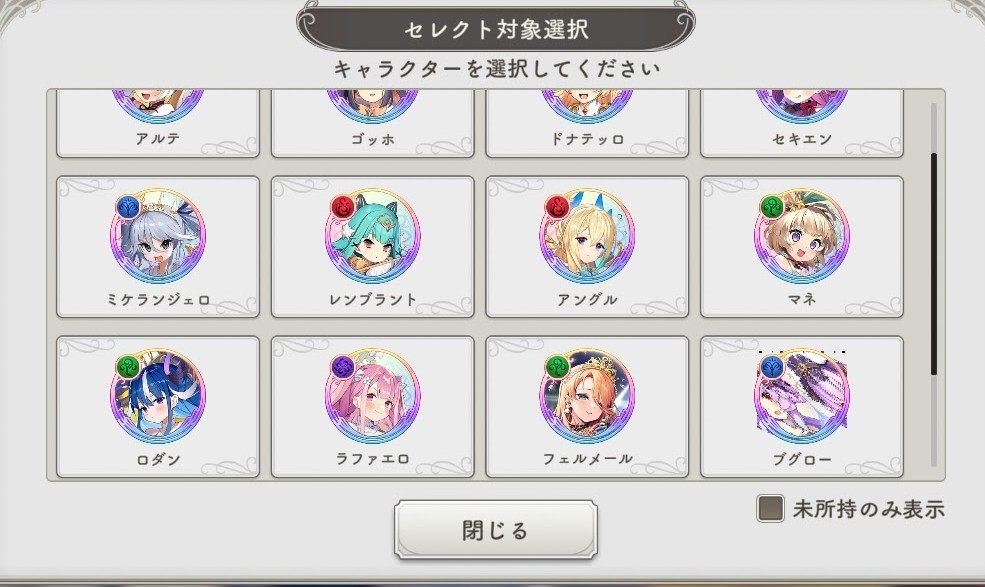Close the selection dialog with 閉じる
Viewport: 985px width, 587px height.
[495, 530]
